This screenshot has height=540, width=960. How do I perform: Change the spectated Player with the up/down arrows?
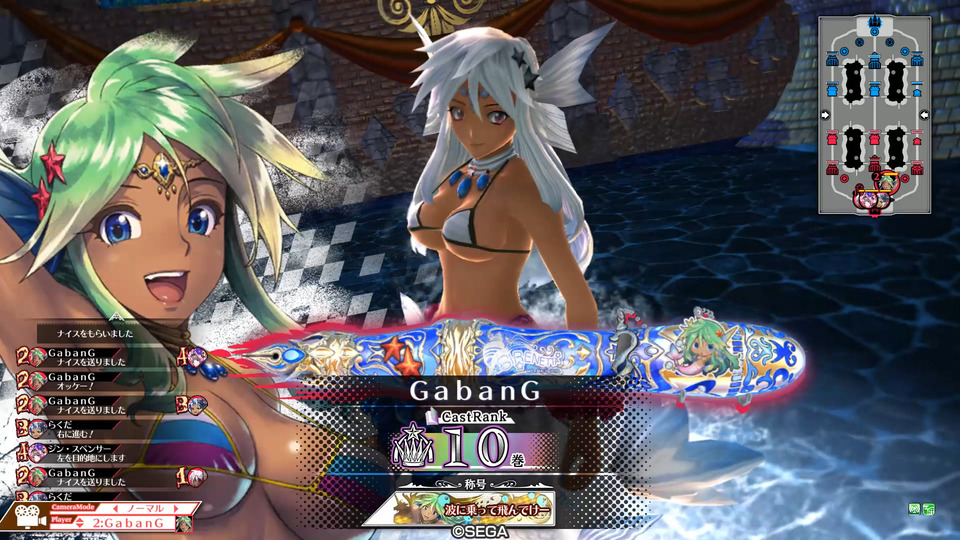pyautogui.click(x=79, y=523)
